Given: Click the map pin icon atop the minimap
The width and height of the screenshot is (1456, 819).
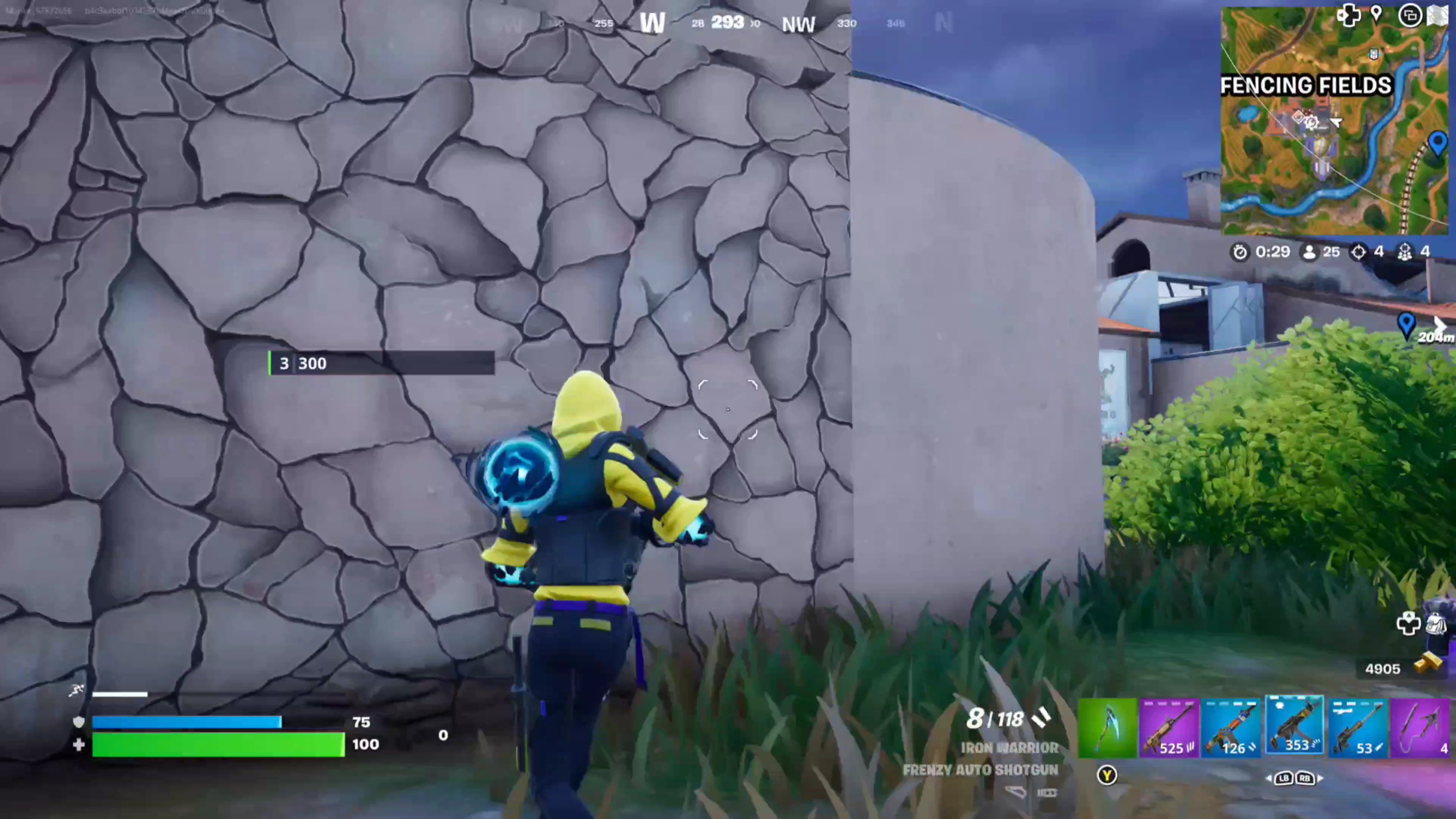Looking at the screenshot, I should tap(1376, 15).
